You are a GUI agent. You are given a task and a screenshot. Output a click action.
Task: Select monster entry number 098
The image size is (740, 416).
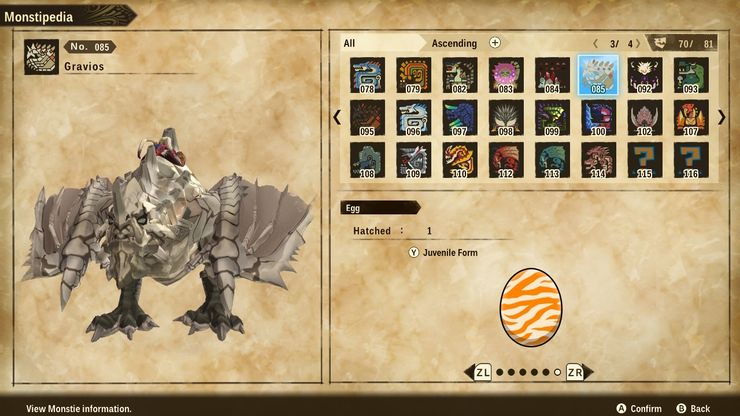click(506, 117)
